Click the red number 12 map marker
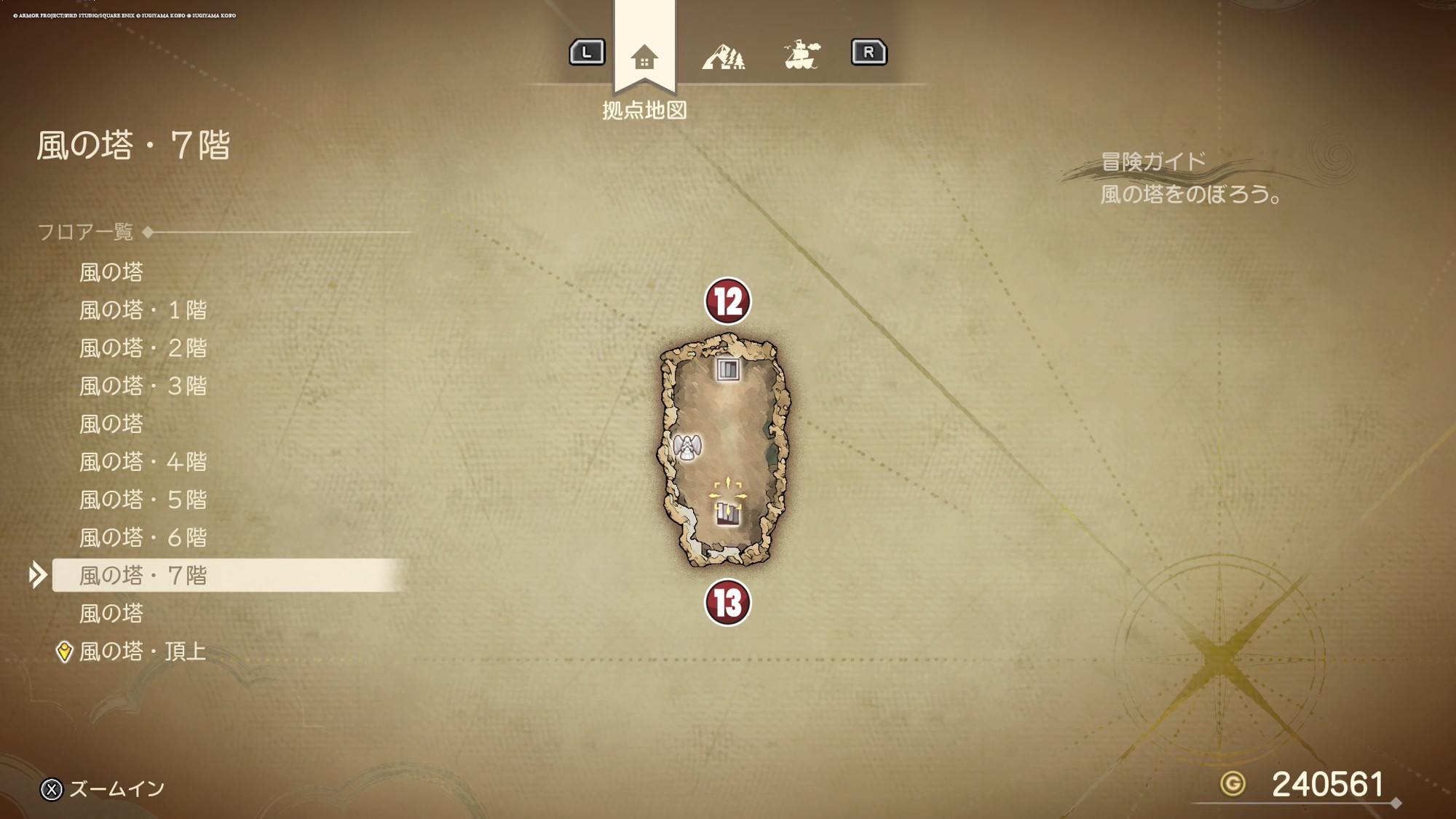Screen dimensions: 1456x819 727,301
